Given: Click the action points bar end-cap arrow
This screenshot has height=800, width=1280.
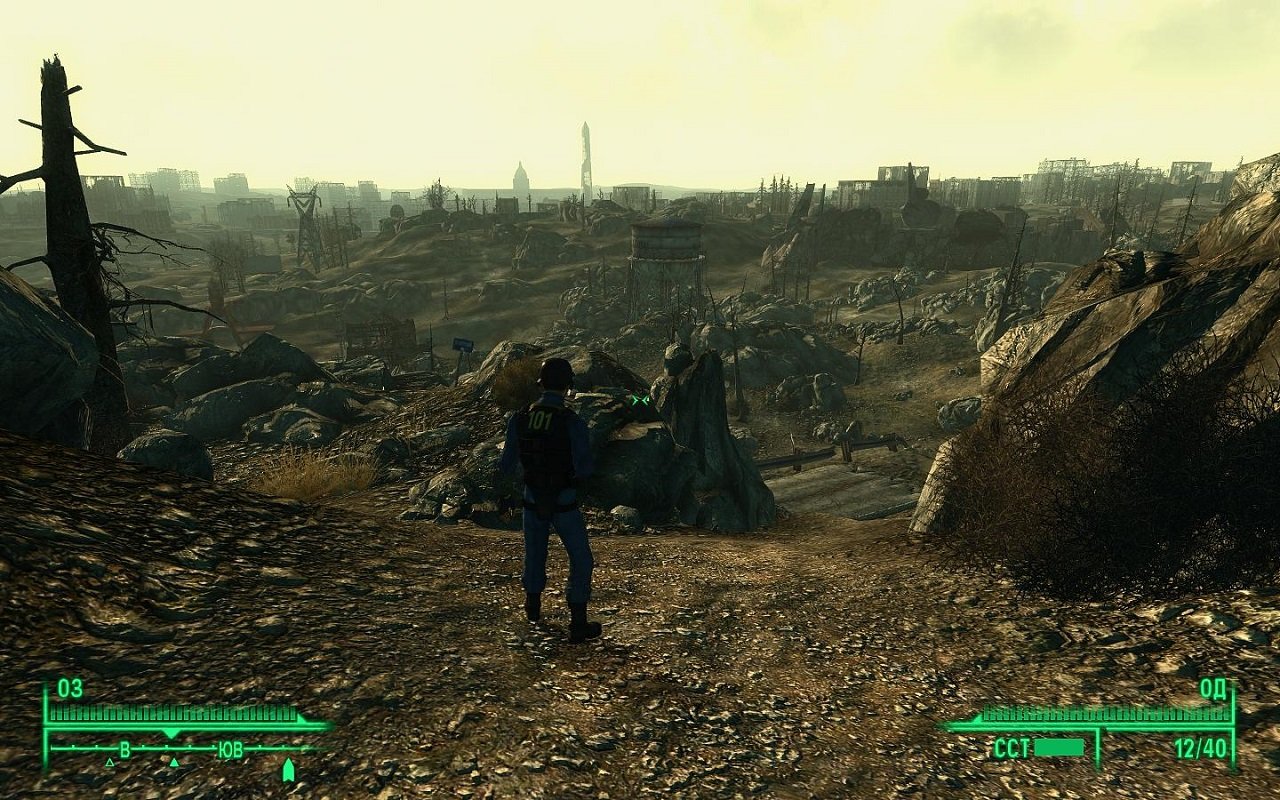Looking at the screenshot, I should [x=976, y=721].
